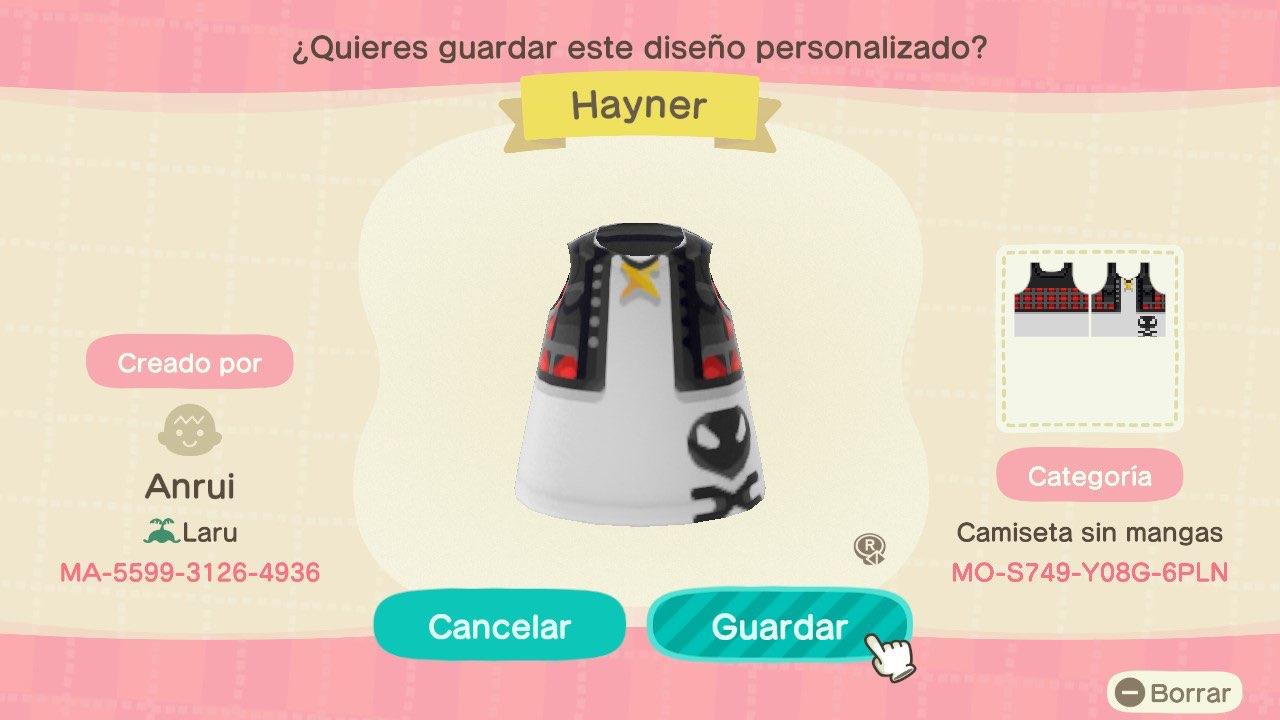Select design code MO-S749-Y08G-6PLN

point(1089,574)
